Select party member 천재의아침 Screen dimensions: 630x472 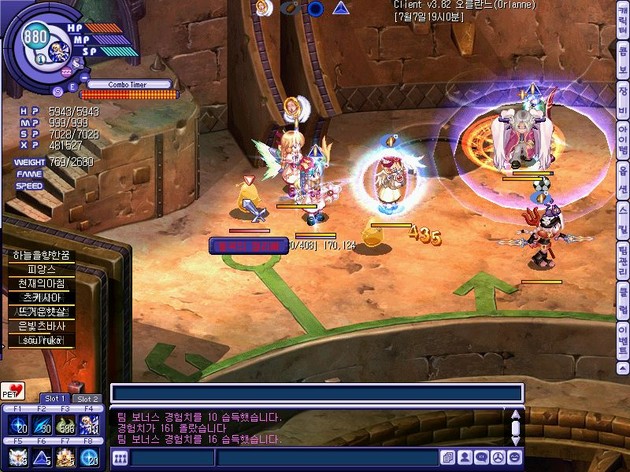40,285
